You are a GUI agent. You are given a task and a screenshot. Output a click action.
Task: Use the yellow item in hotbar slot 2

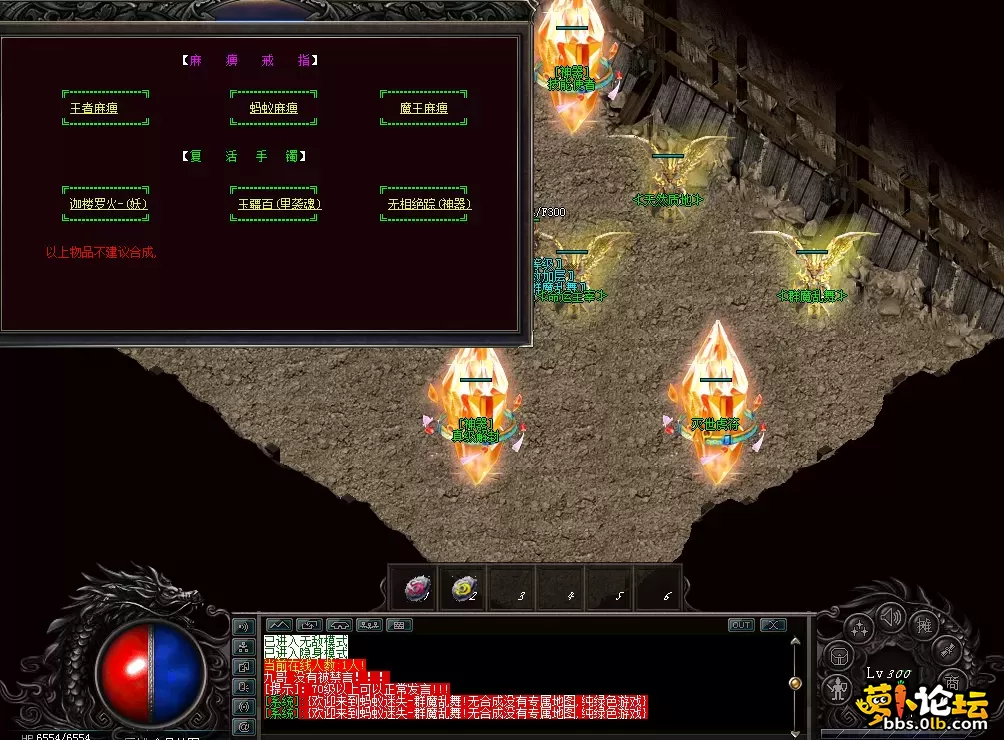(462, 589)
